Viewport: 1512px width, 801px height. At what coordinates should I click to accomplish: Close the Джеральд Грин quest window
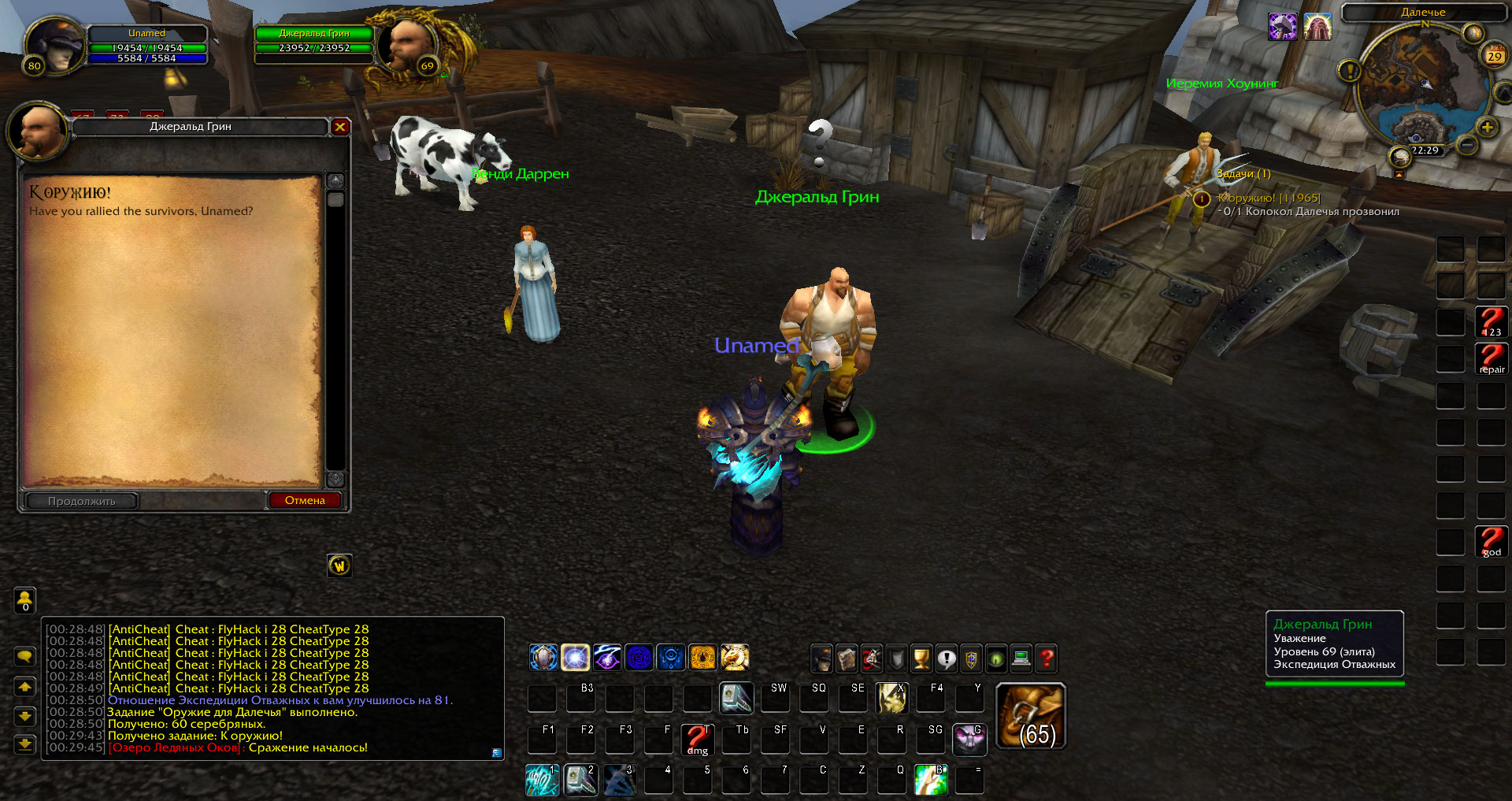click(340, 127)
